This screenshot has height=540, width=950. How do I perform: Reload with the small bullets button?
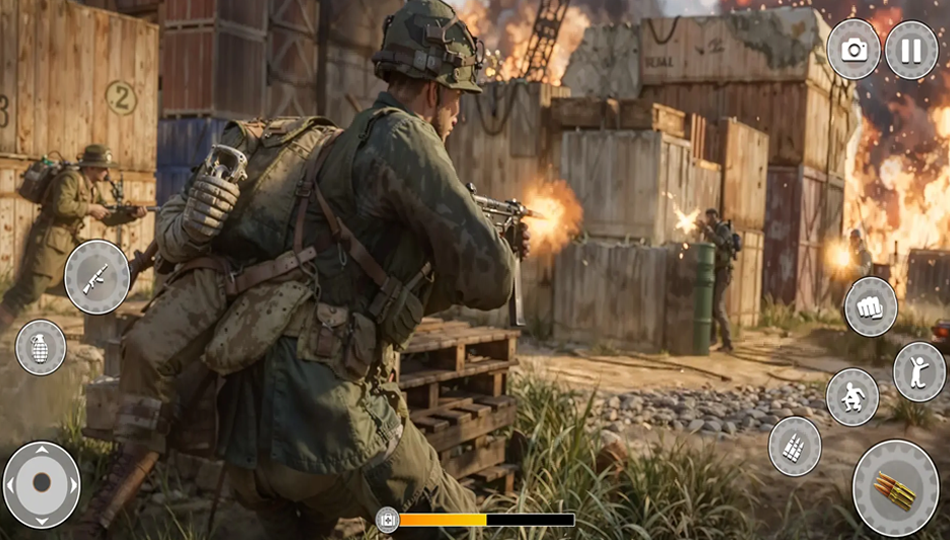(795, 446)
